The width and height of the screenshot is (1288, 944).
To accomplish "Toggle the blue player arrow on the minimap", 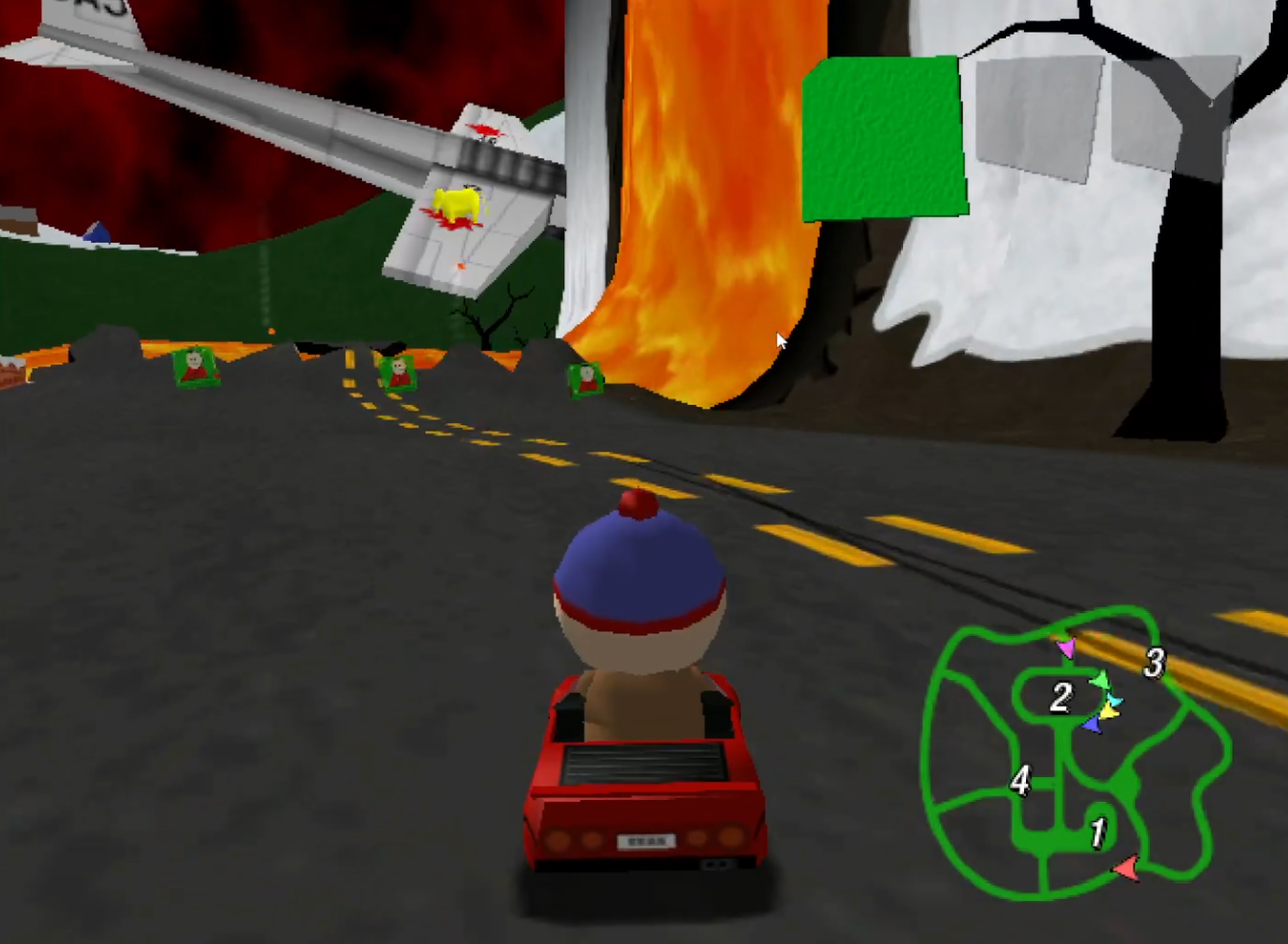I will point(1091,725).
